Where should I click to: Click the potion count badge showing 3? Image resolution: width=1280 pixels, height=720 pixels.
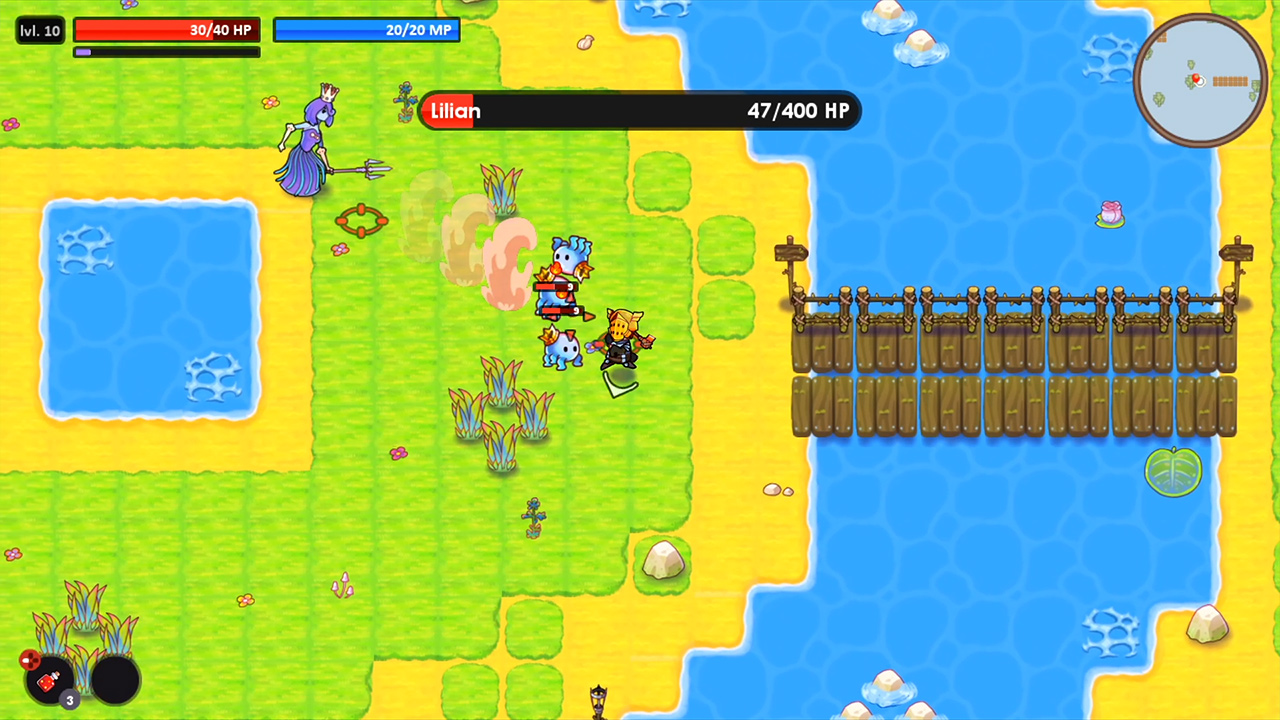(70, 700)
